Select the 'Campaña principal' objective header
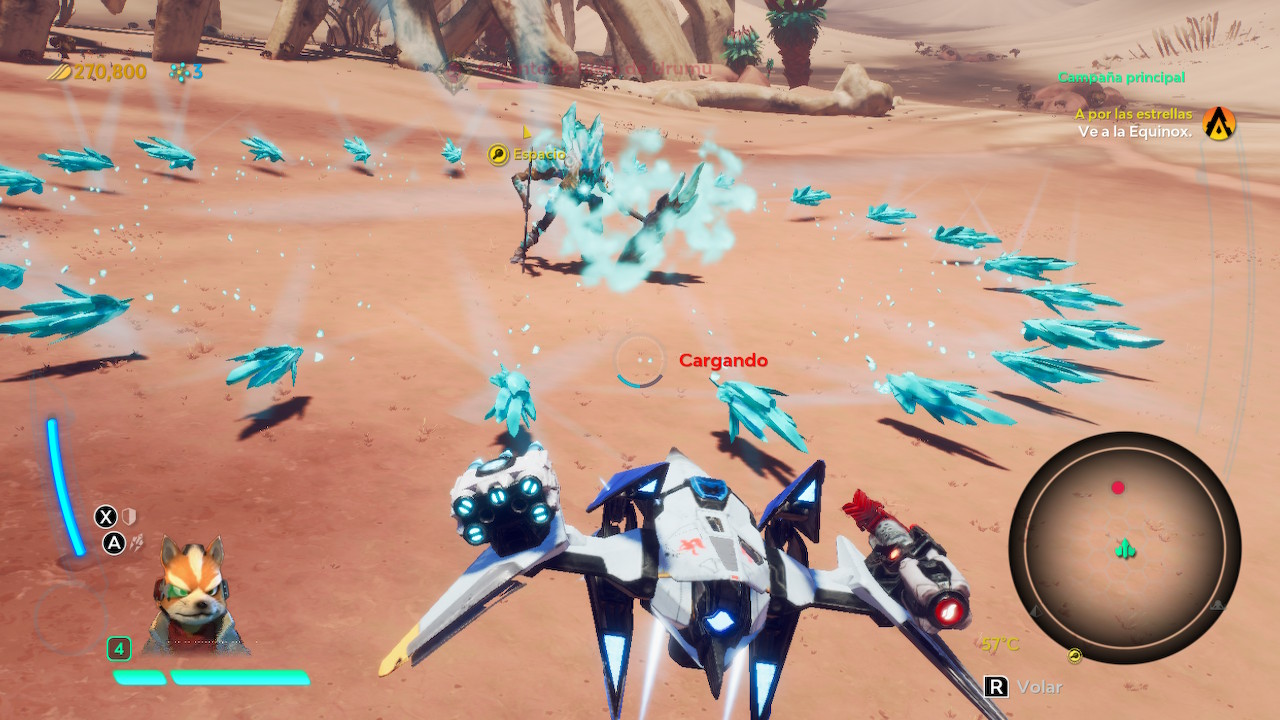The width and height of the screenshot is (1280, 720). coord(1121,77)
